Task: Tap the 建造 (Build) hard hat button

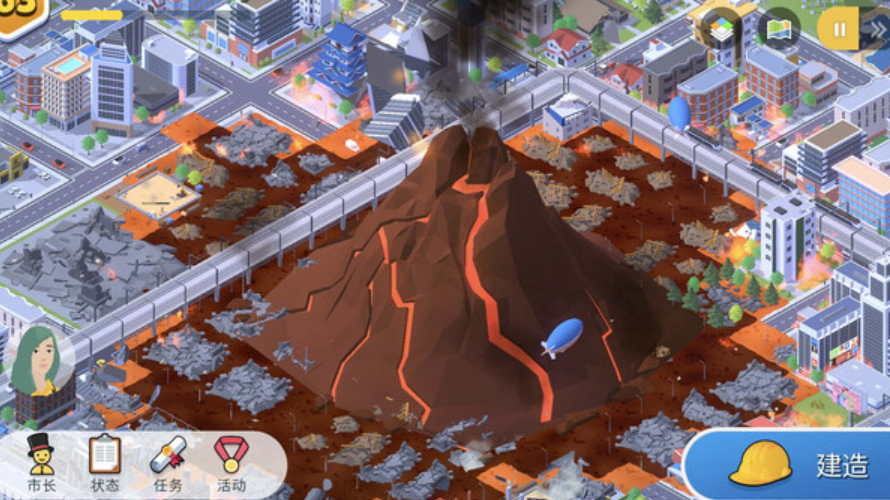Action: point(790,464)
